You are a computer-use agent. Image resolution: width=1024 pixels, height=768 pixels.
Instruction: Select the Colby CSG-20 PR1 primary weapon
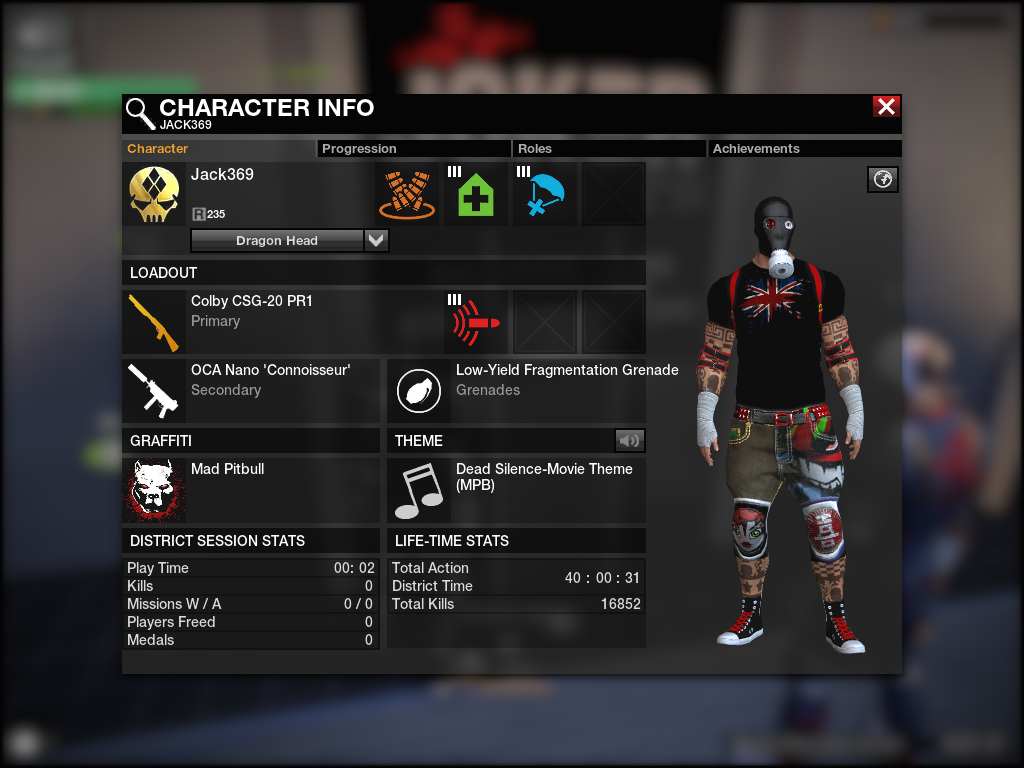click(154, 322)
